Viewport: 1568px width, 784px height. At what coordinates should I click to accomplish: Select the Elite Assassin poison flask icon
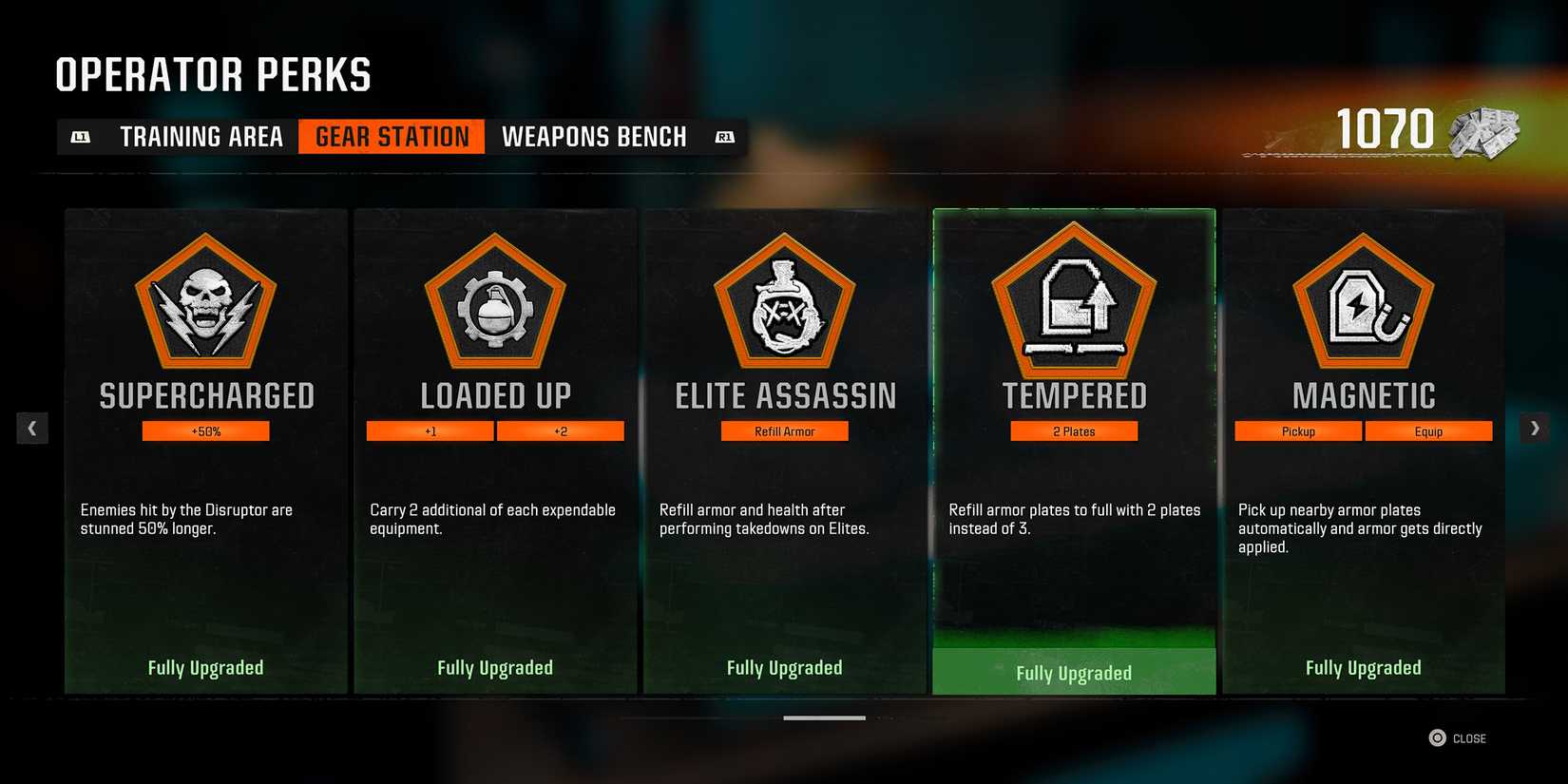click(785, 304)
